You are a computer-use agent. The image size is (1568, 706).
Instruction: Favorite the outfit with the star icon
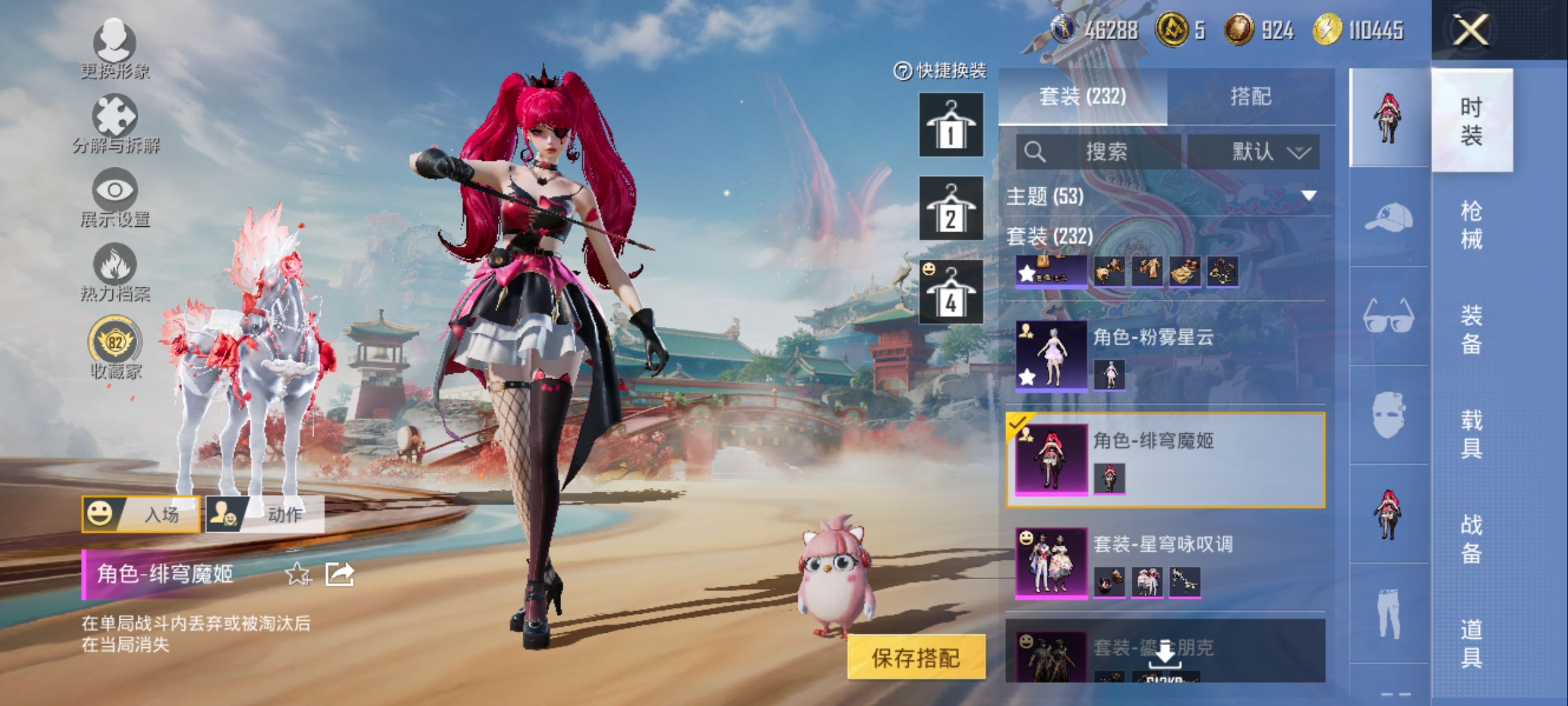click(x=298, y=574)
